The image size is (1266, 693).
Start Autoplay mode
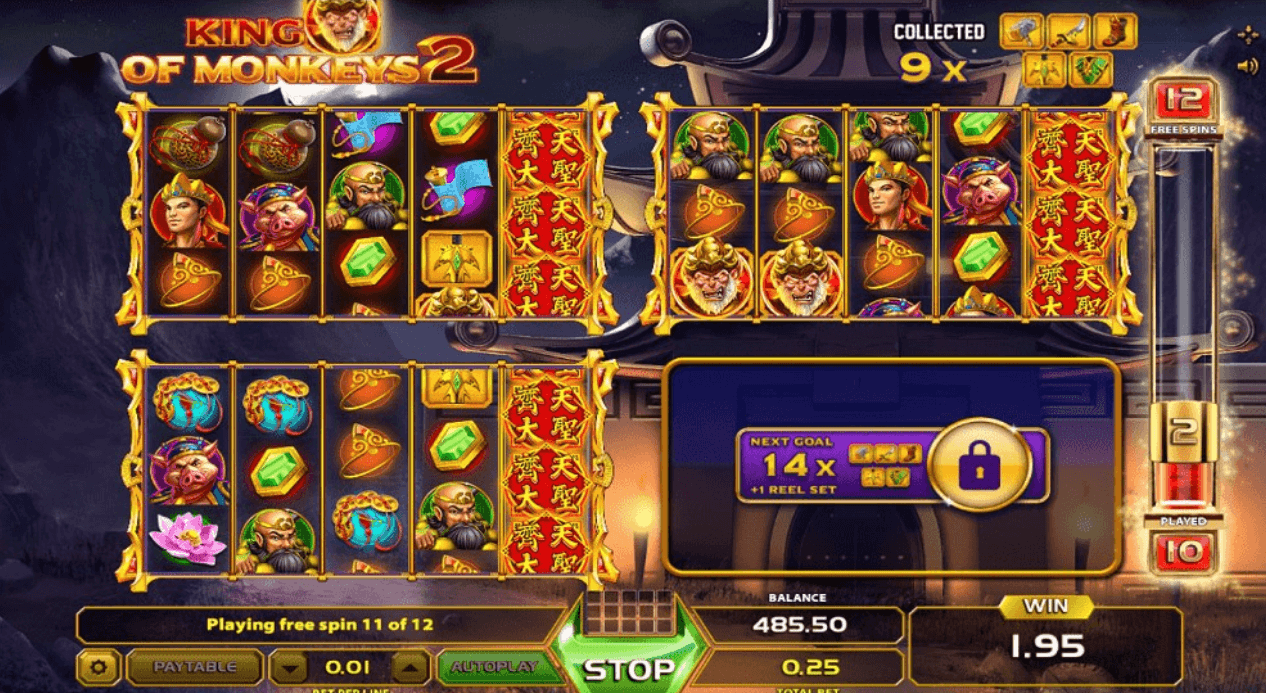pyautogui.click(x=494, y=667)
